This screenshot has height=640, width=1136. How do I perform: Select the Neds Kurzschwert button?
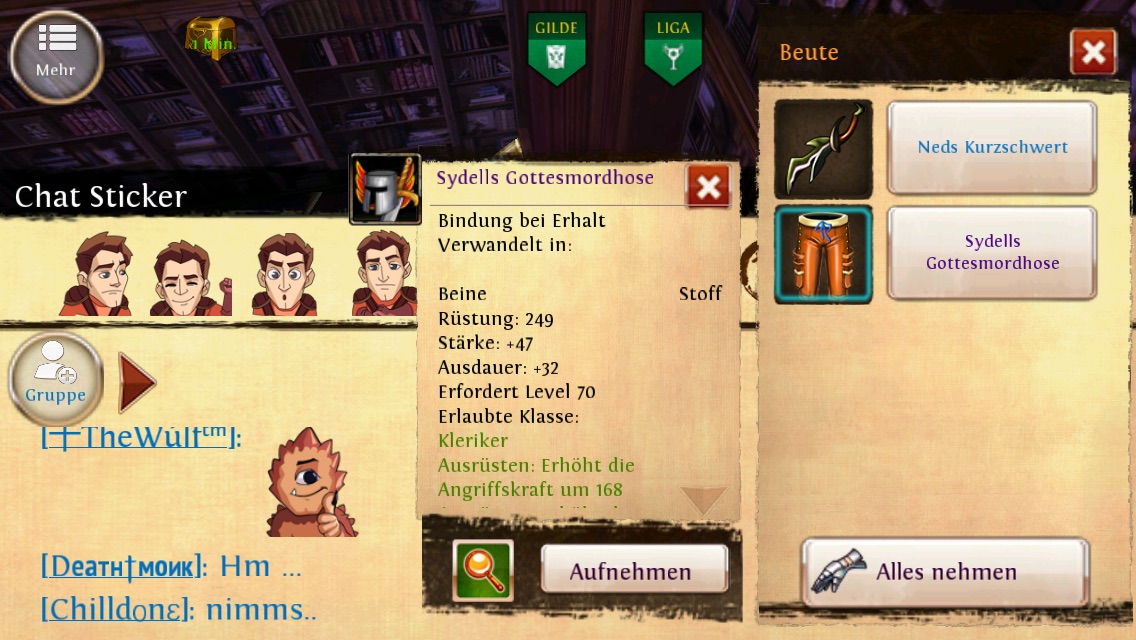coord(992,147)
